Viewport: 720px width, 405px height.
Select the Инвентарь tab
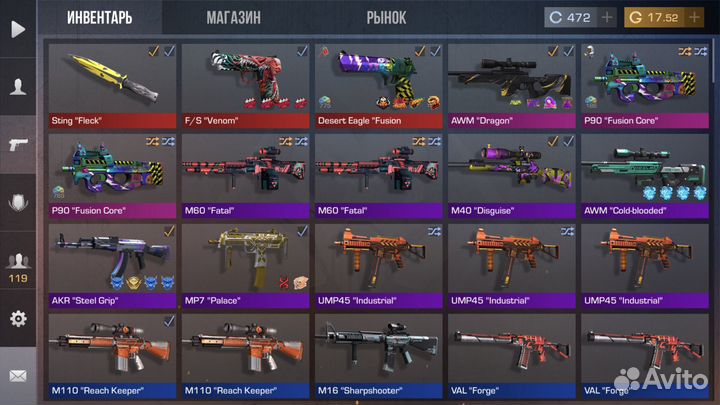[100, 18]
